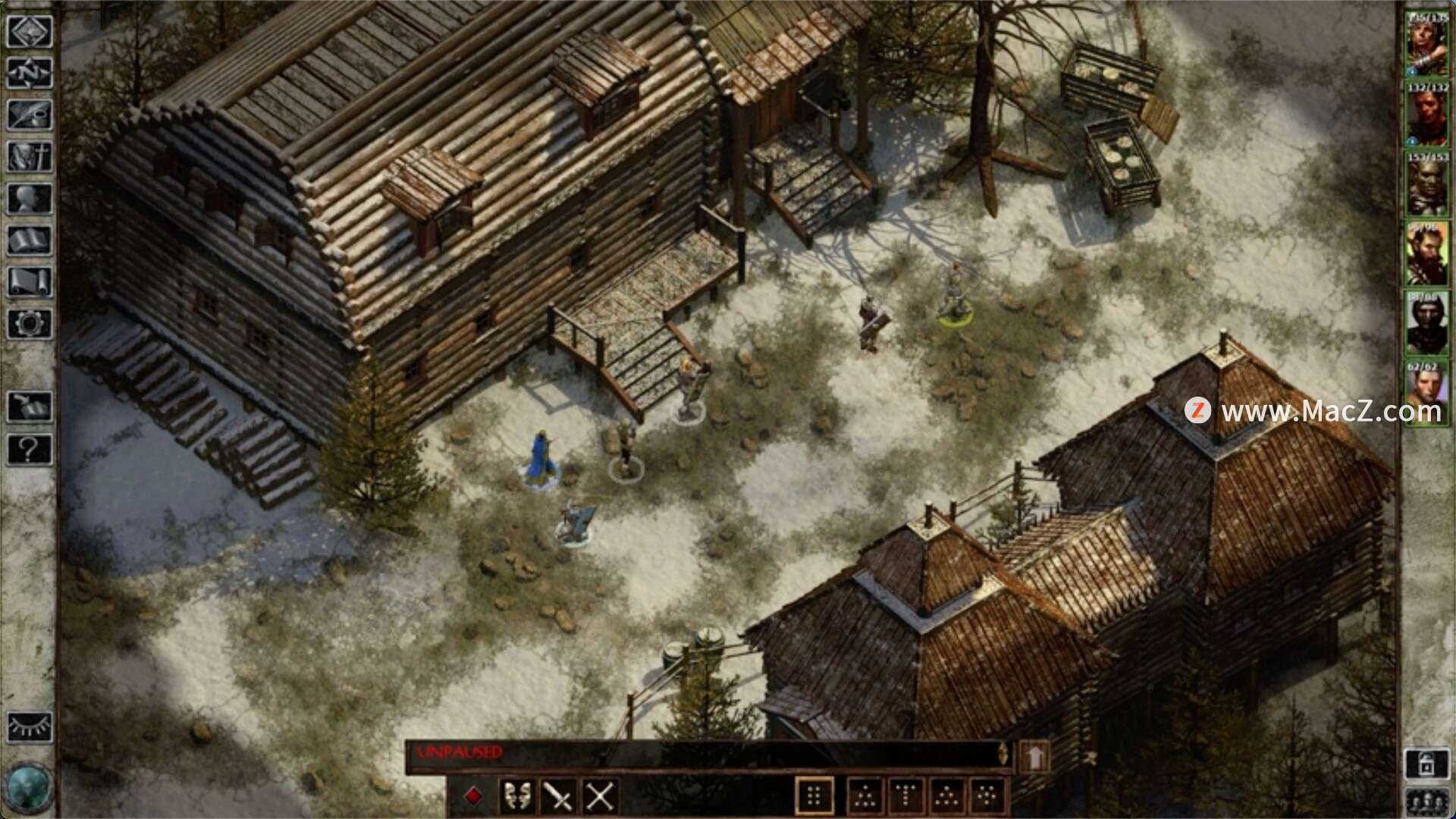This screenshot has height=819, width=1456.
Task: Toggle the guard mode red diamond
Action: pyautogui.click(x=475, y=795)
